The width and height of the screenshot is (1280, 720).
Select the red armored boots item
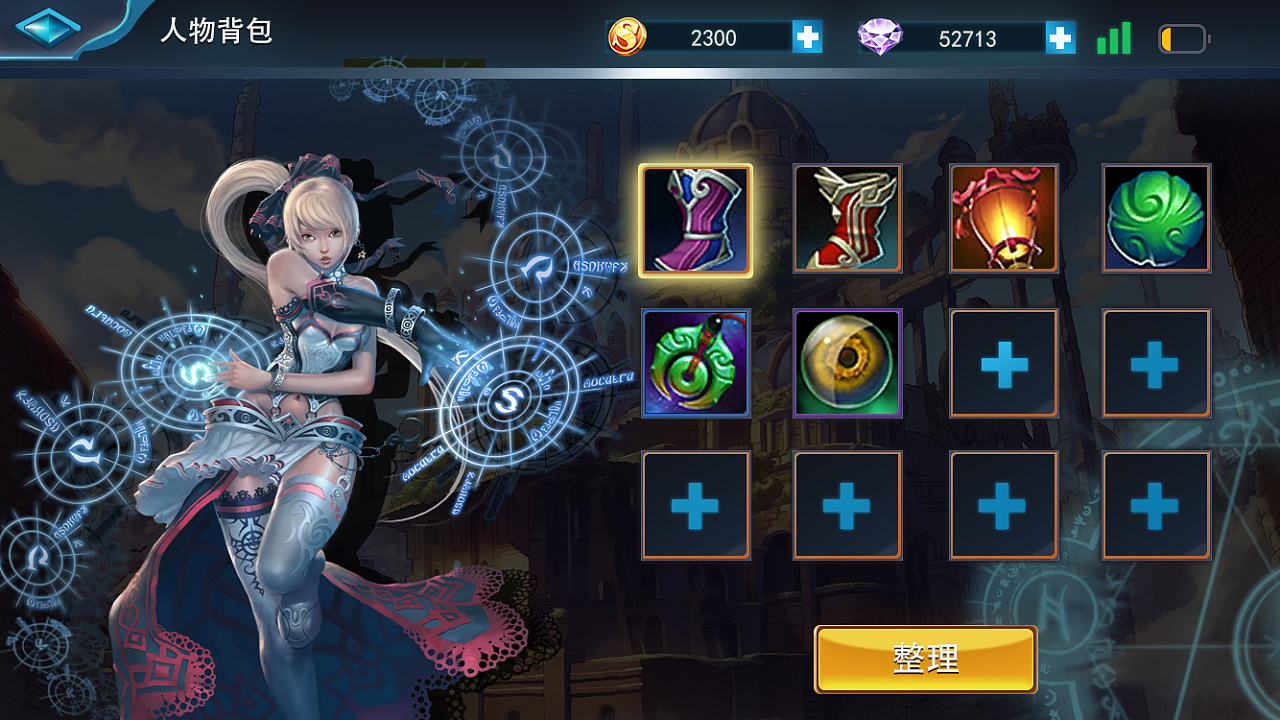(x=849, y=218)
